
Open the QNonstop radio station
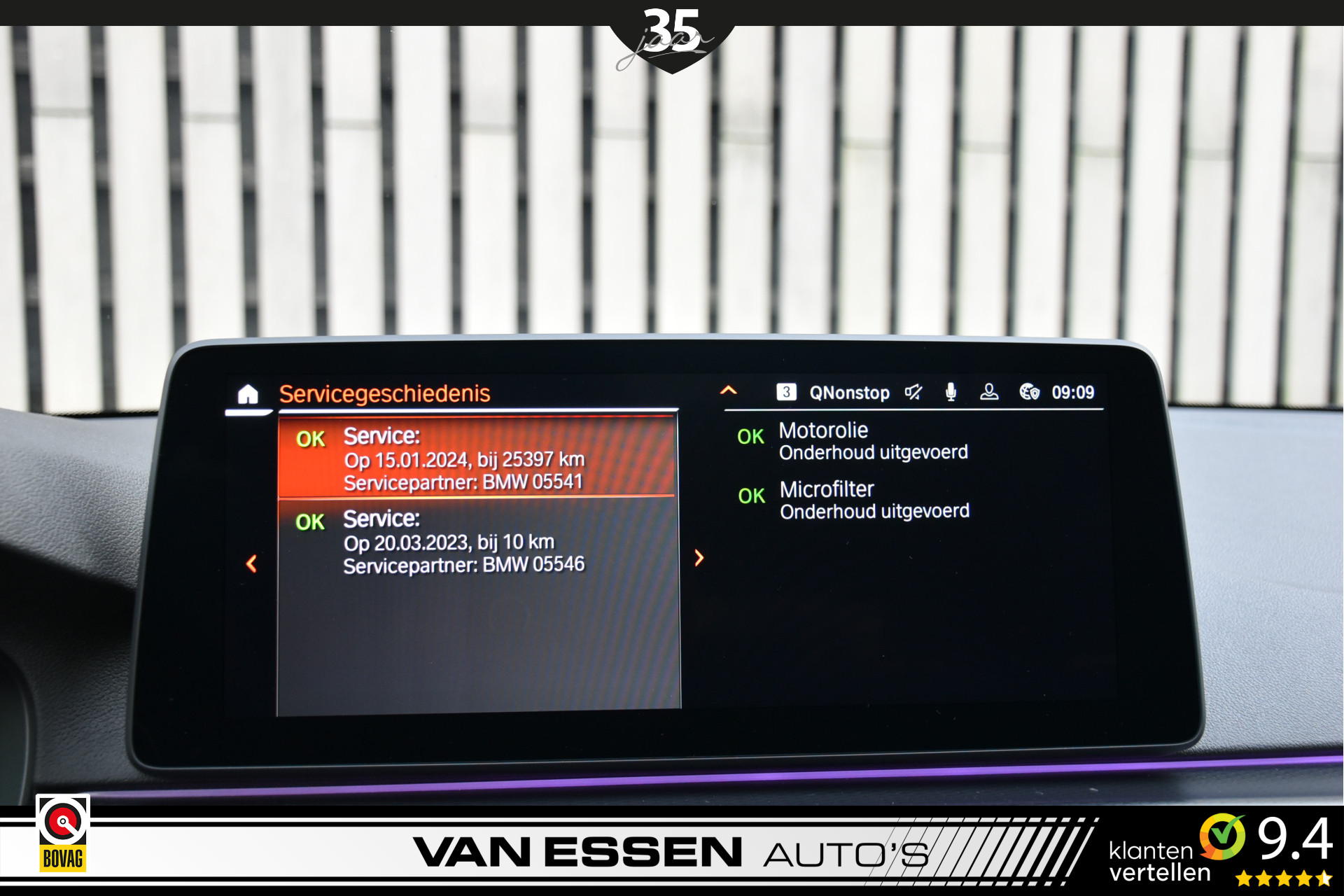(848, 393)
